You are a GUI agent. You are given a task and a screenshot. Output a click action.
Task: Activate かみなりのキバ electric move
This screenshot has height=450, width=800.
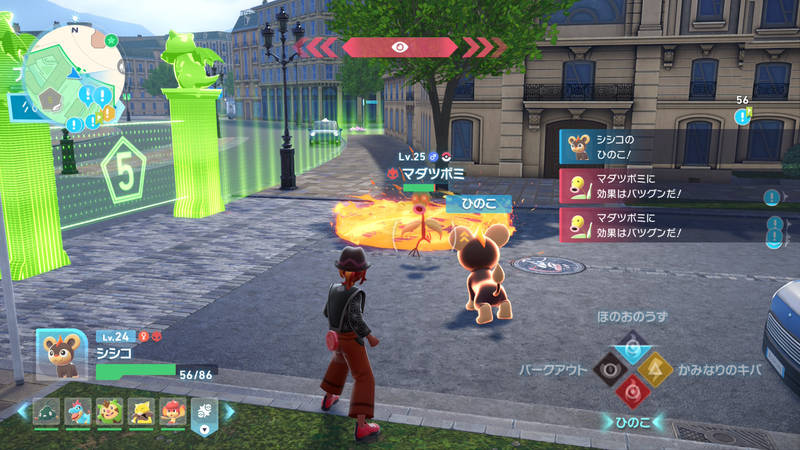[656, 370]
